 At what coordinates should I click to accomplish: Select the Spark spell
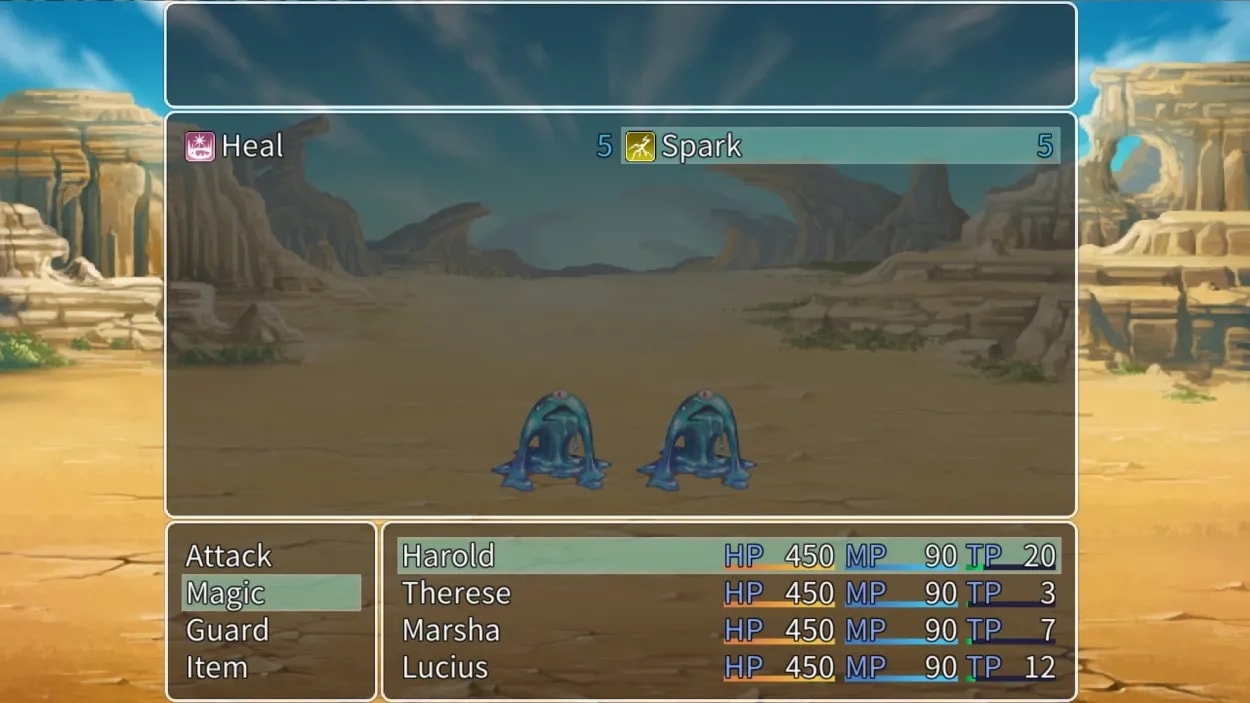coord(701,147)
